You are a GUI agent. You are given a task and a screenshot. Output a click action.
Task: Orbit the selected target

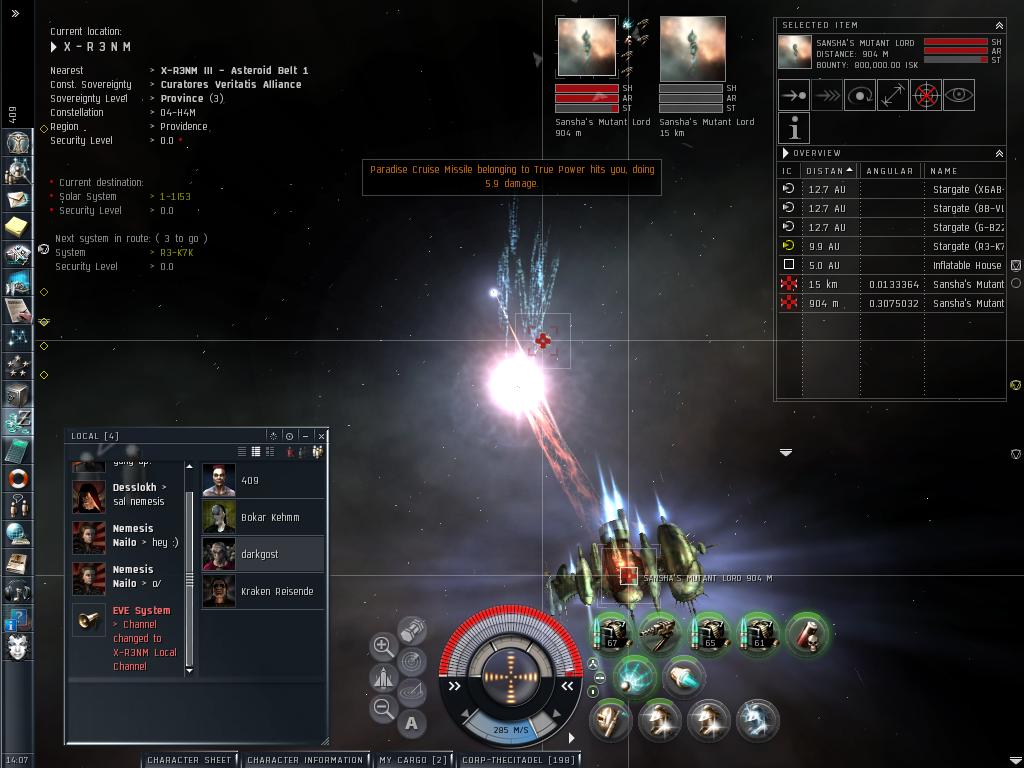coord(860,95)
